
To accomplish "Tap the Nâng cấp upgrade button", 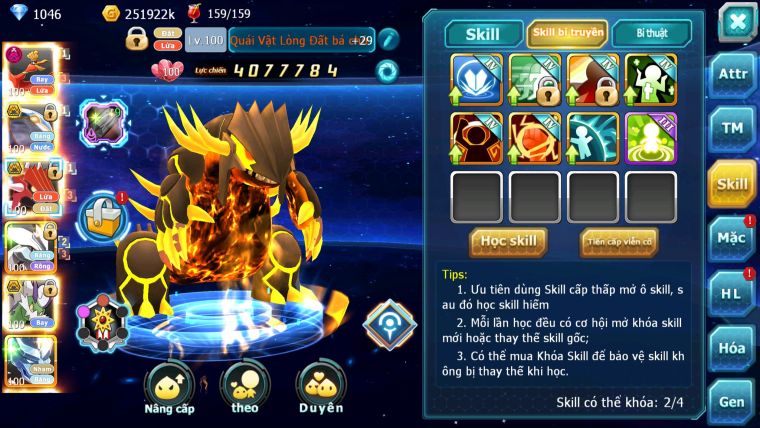I will click(169, 387).
